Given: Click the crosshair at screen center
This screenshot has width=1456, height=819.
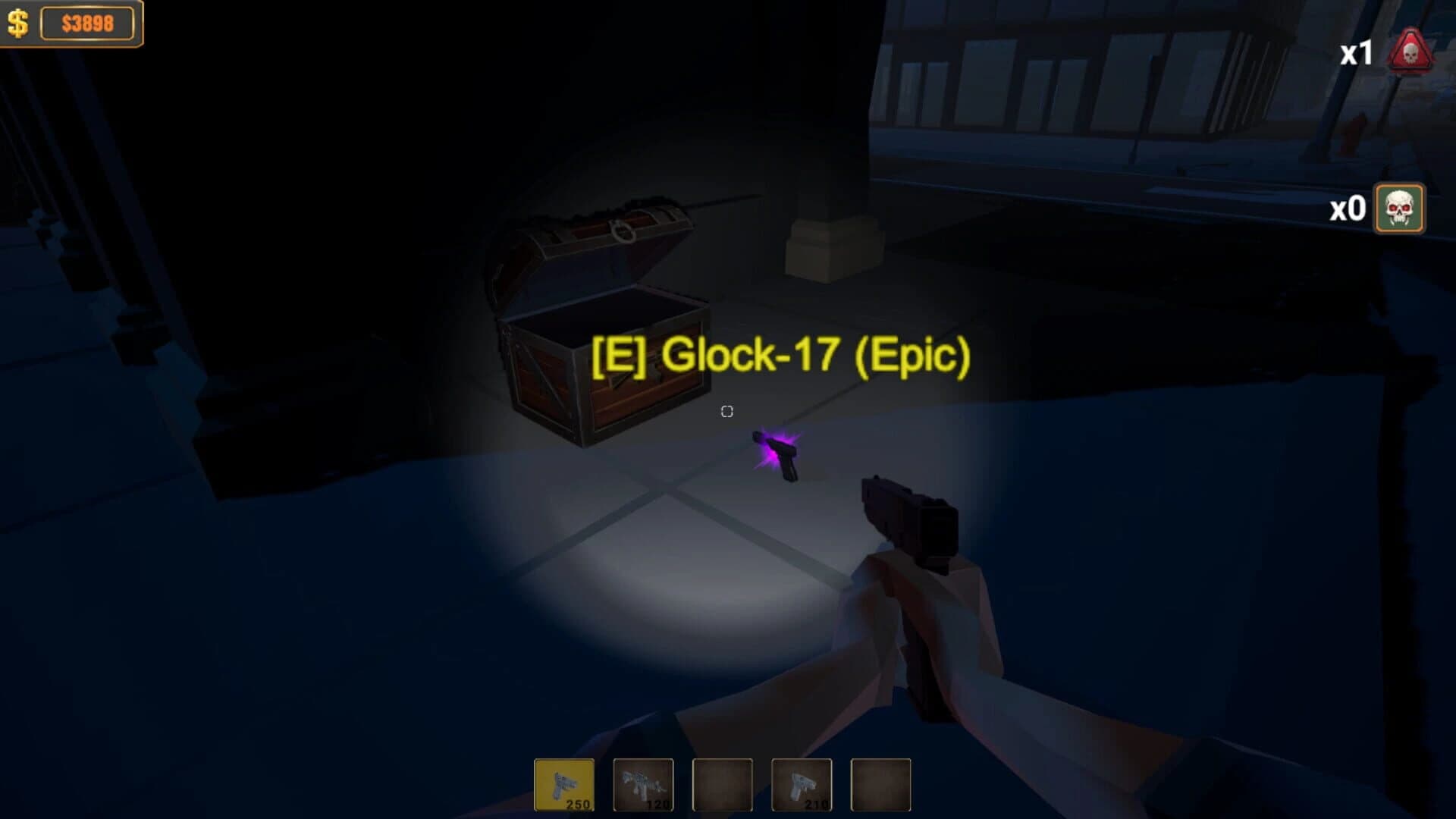Looking at the screenshot, I should (726, 412).
